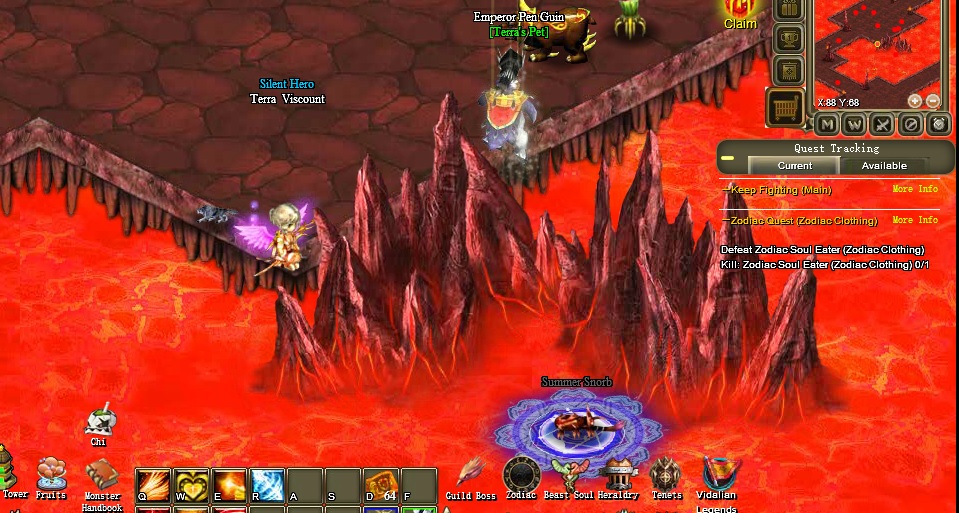This screenshot has width=959, height=513.
Task: Show the Current quests tab
Action: point(794,166)
